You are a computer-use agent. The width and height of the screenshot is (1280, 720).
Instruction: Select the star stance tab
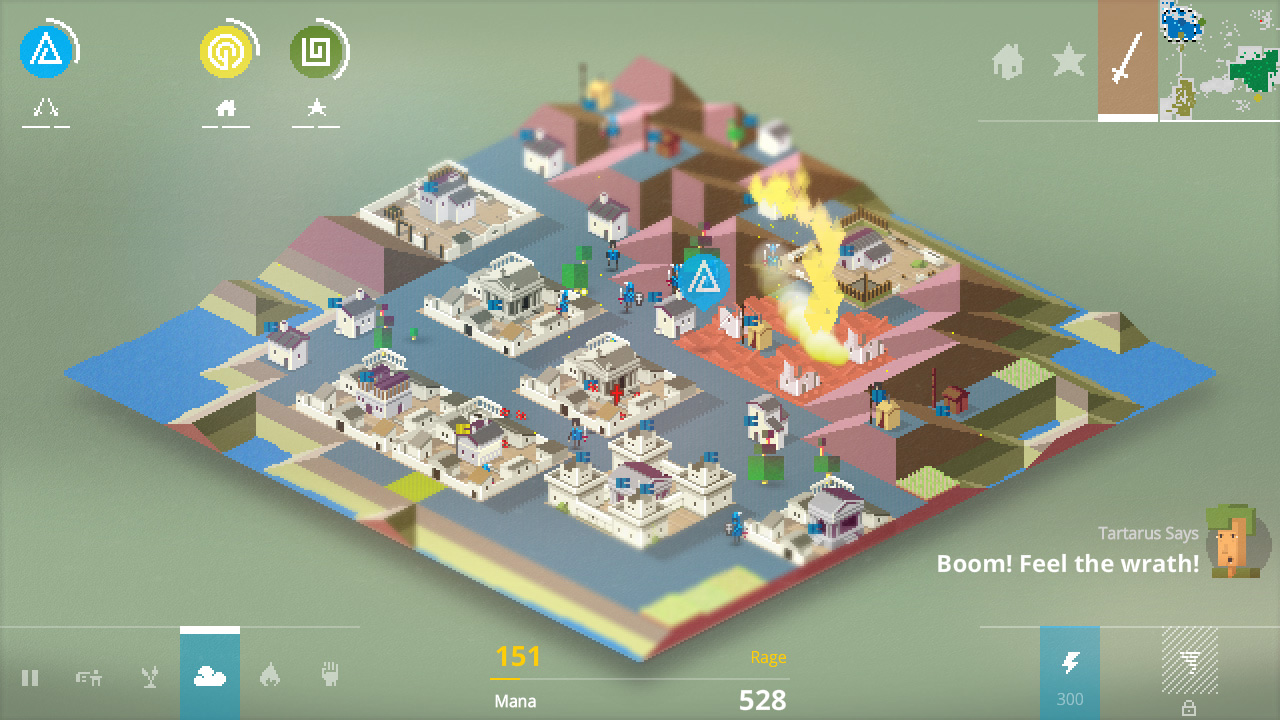click(x=1068, y=62)
